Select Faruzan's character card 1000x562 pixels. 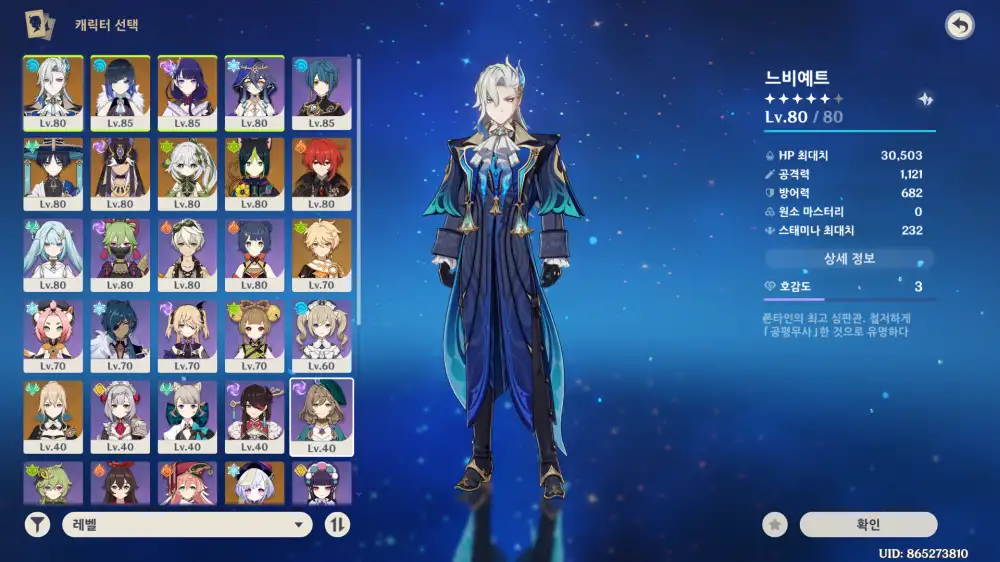pyautogui.click(x=54, y=255)
